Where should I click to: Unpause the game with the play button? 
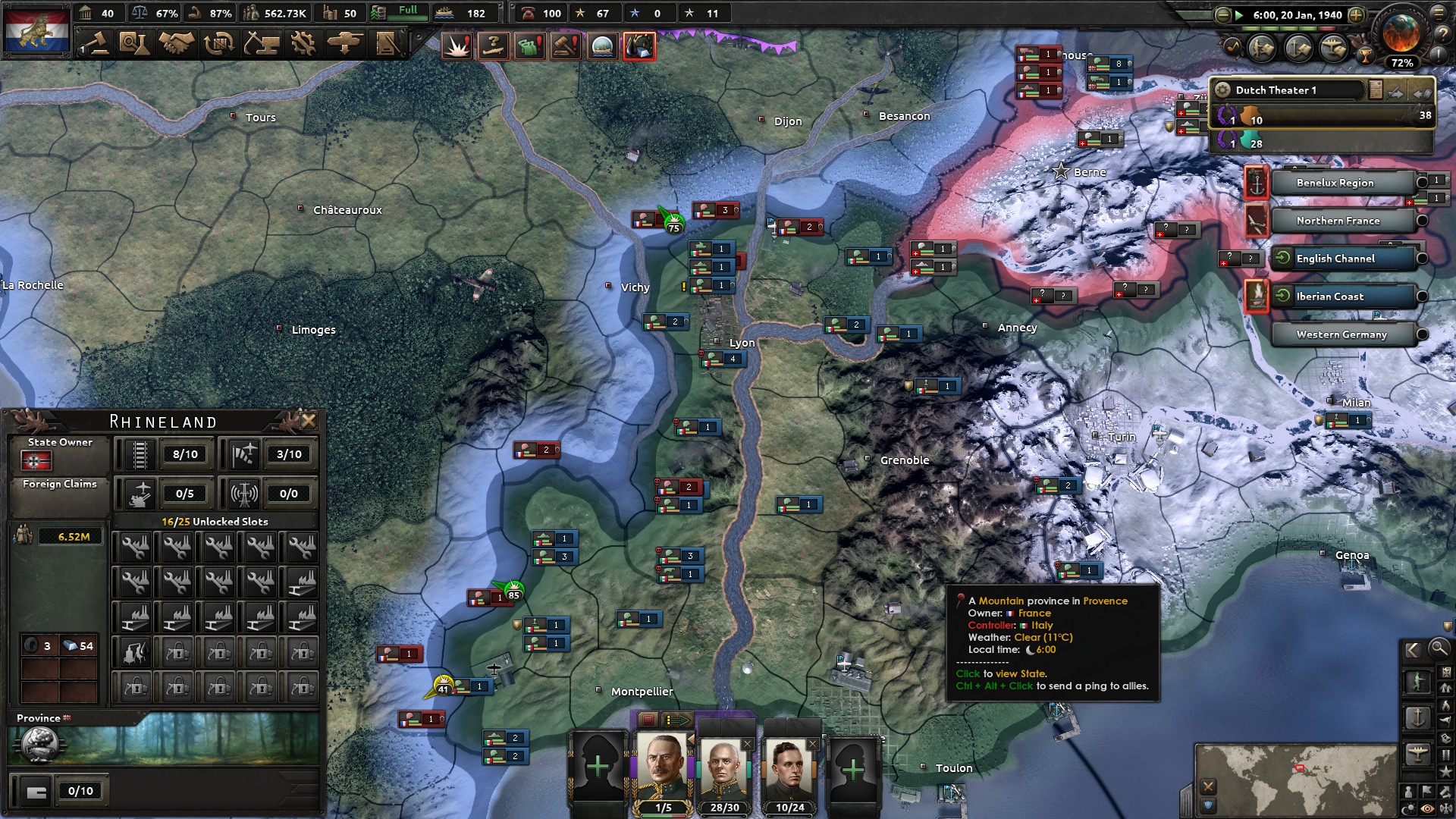click(1238, 14)
